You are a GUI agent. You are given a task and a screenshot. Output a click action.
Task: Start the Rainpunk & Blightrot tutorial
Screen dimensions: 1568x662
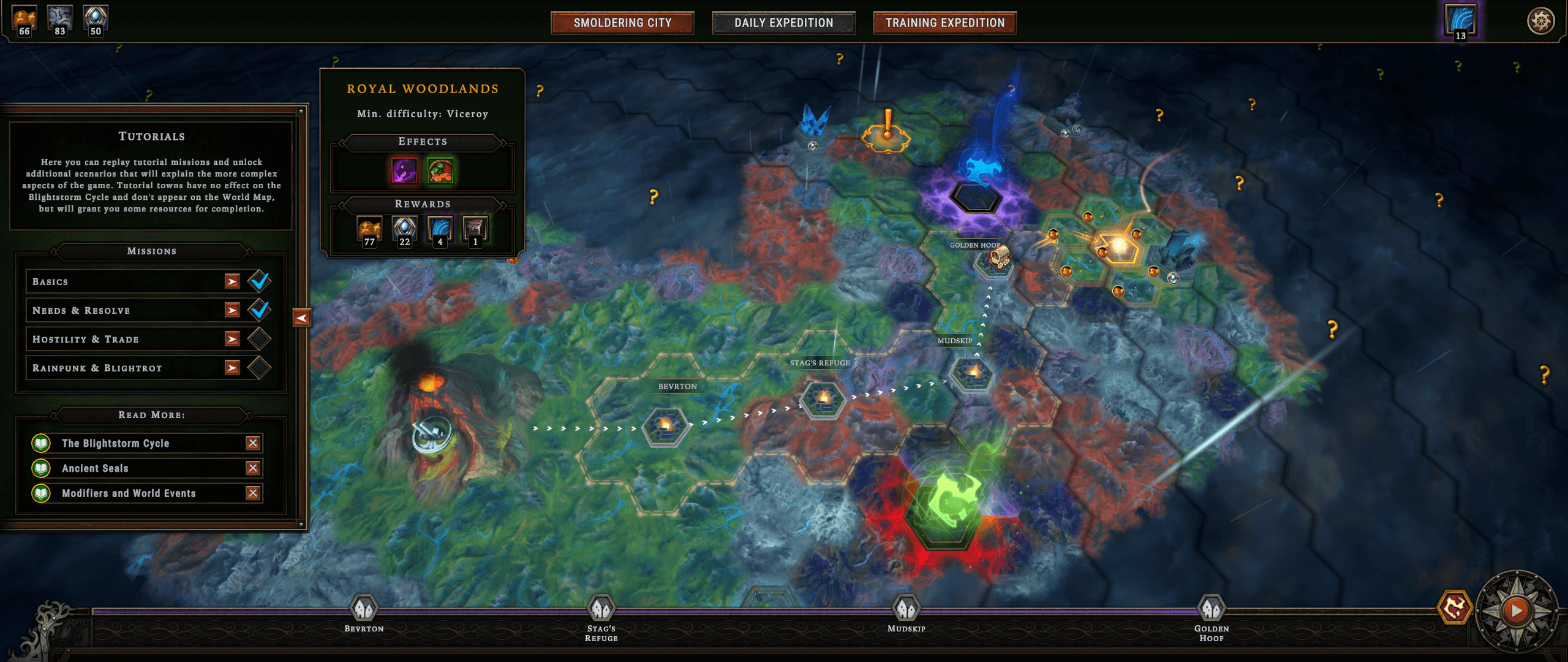[x=232, y=368]
